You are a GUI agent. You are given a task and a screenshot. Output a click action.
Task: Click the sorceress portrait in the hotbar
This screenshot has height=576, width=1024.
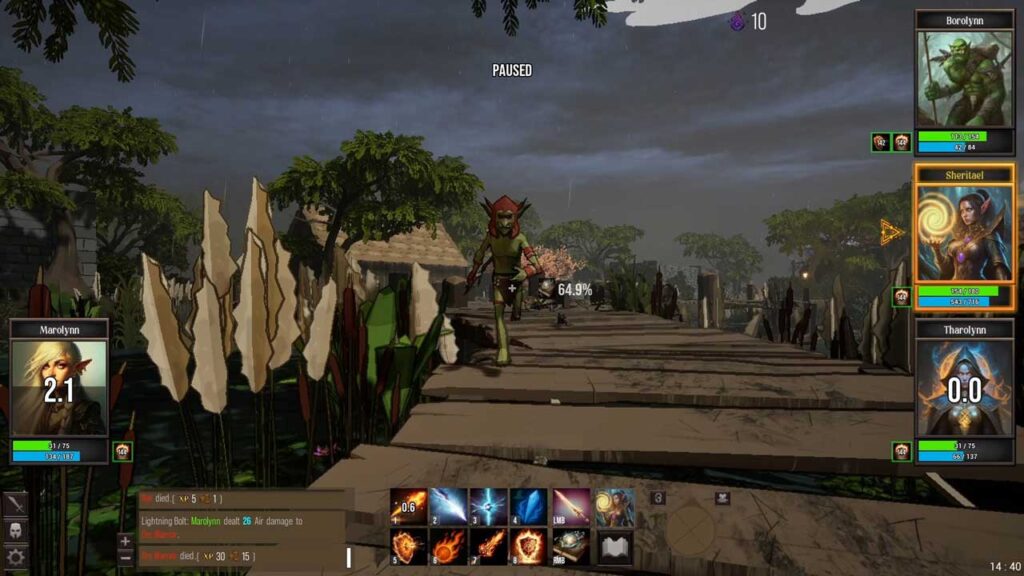click(615, 506)
